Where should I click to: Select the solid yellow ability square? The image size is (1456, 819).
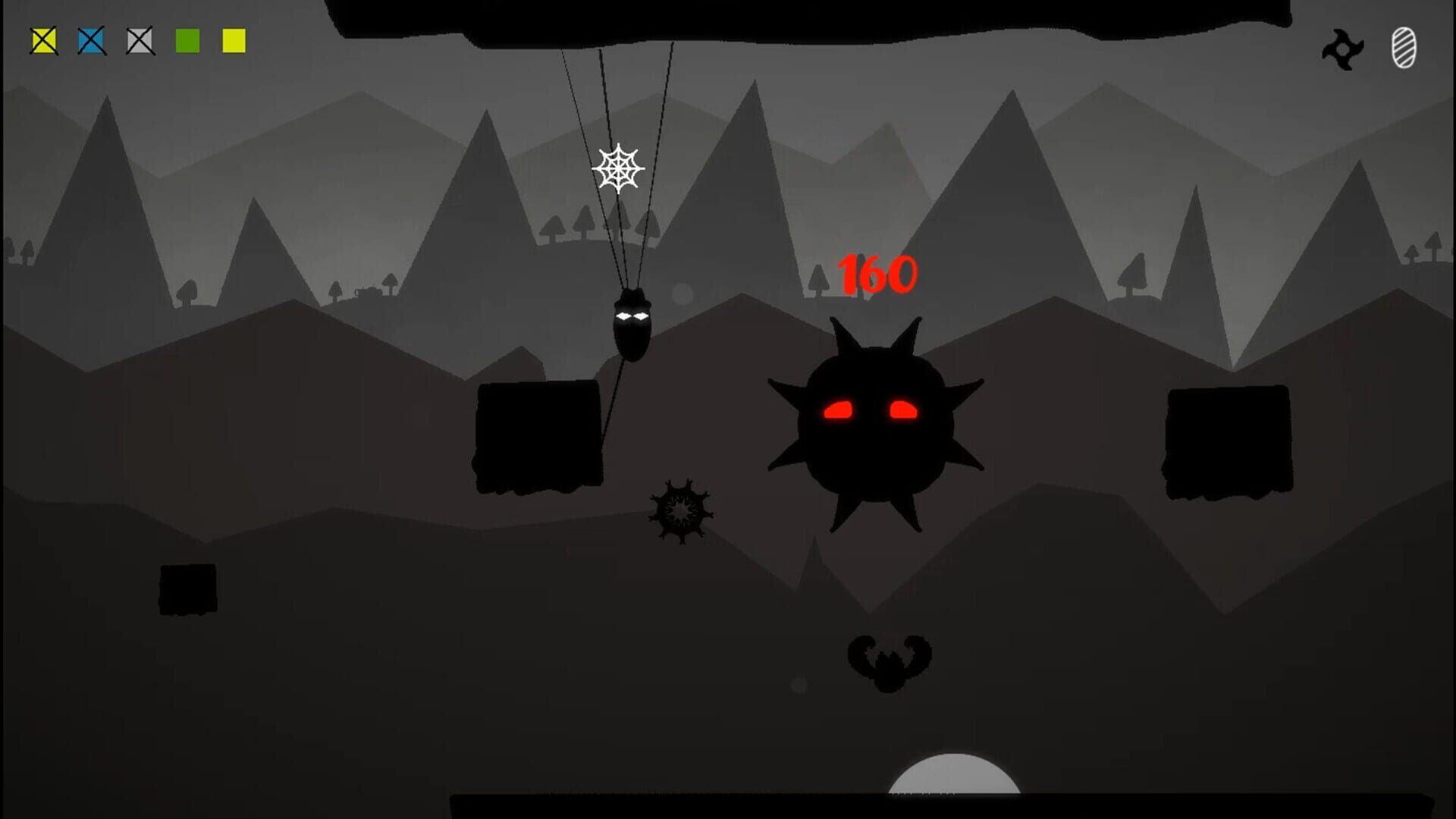(234, 42)
